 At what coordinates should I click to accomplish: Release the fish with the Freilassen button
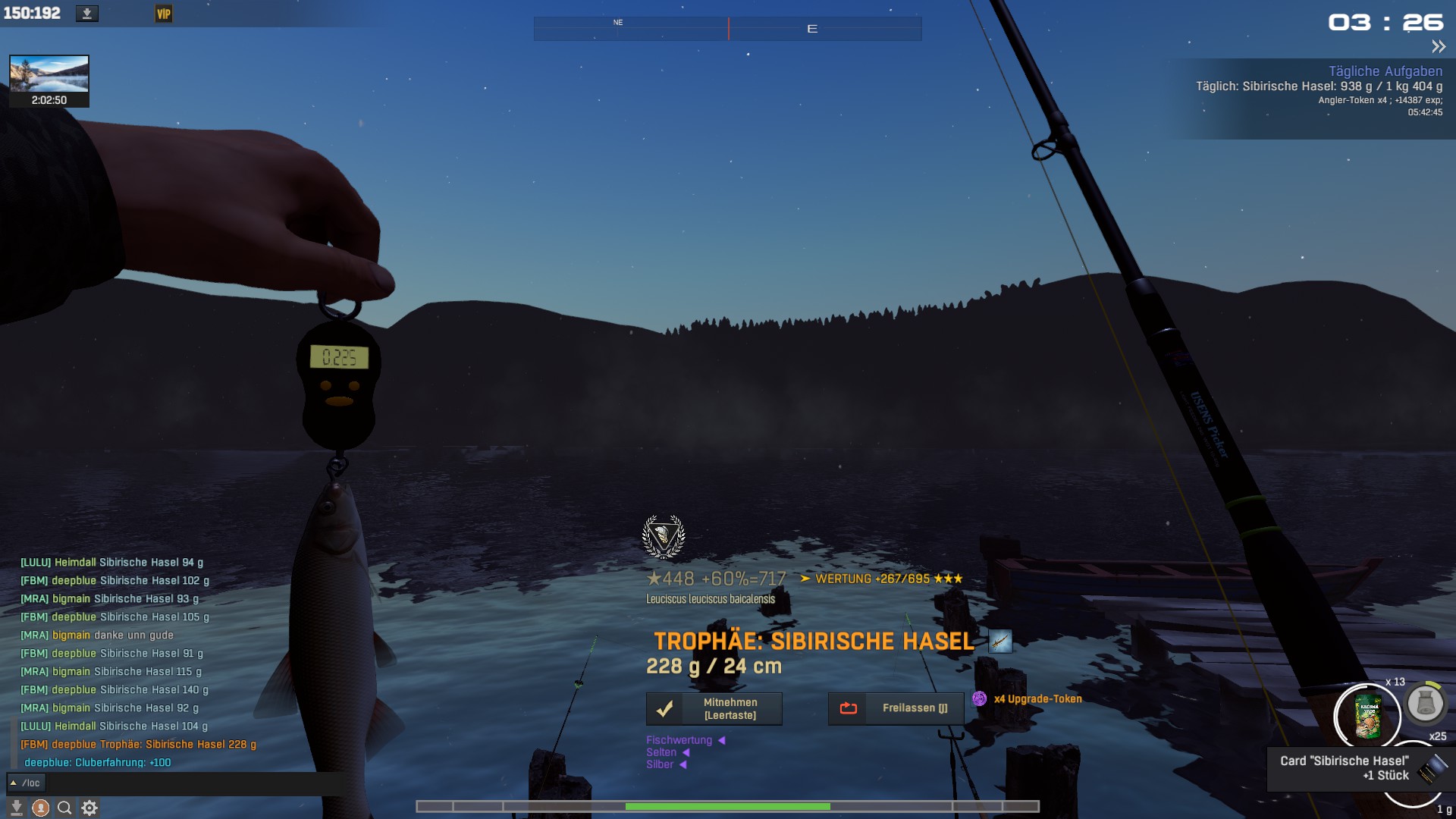pos(896,709)
